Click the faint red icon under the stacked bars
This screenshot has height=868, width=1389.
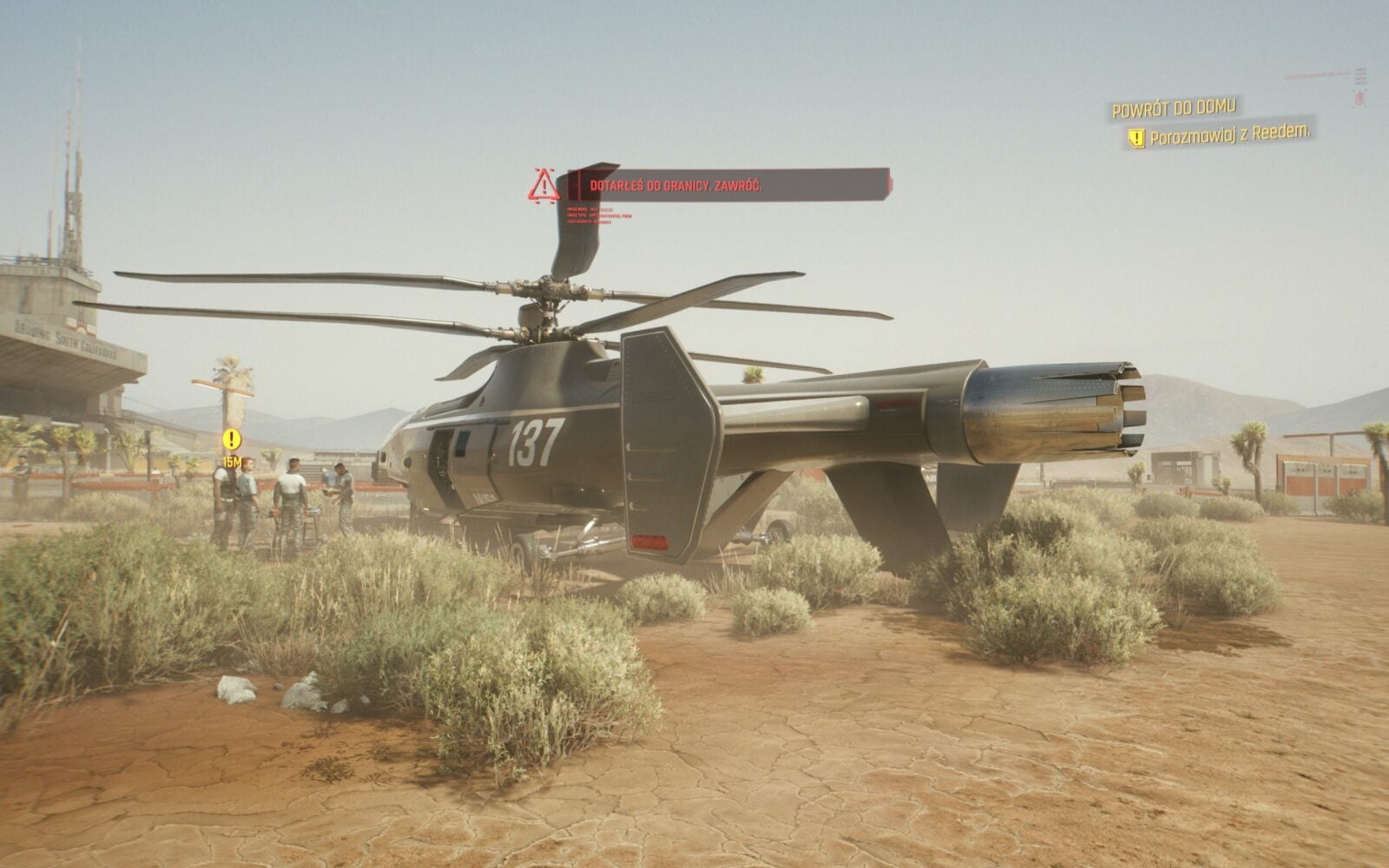[1359, 99]
